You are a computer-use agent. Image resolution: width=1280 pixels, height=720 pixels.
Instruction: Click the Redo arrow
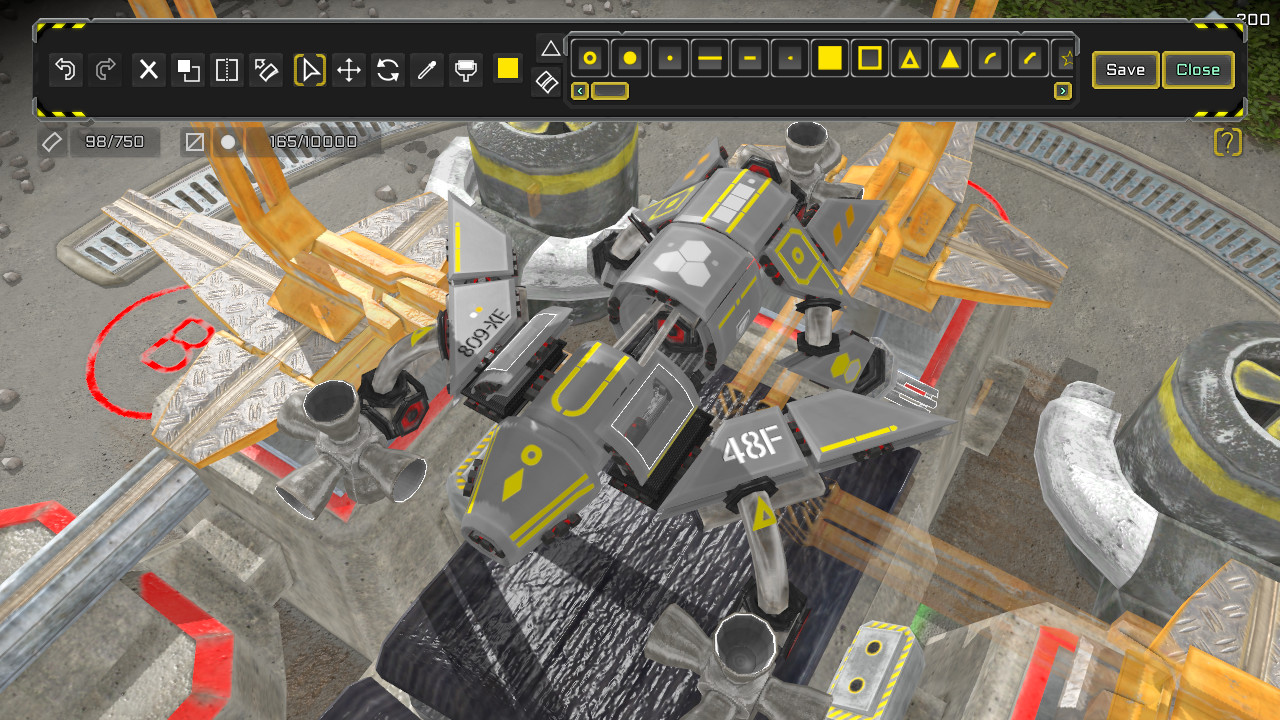point(106,70)
